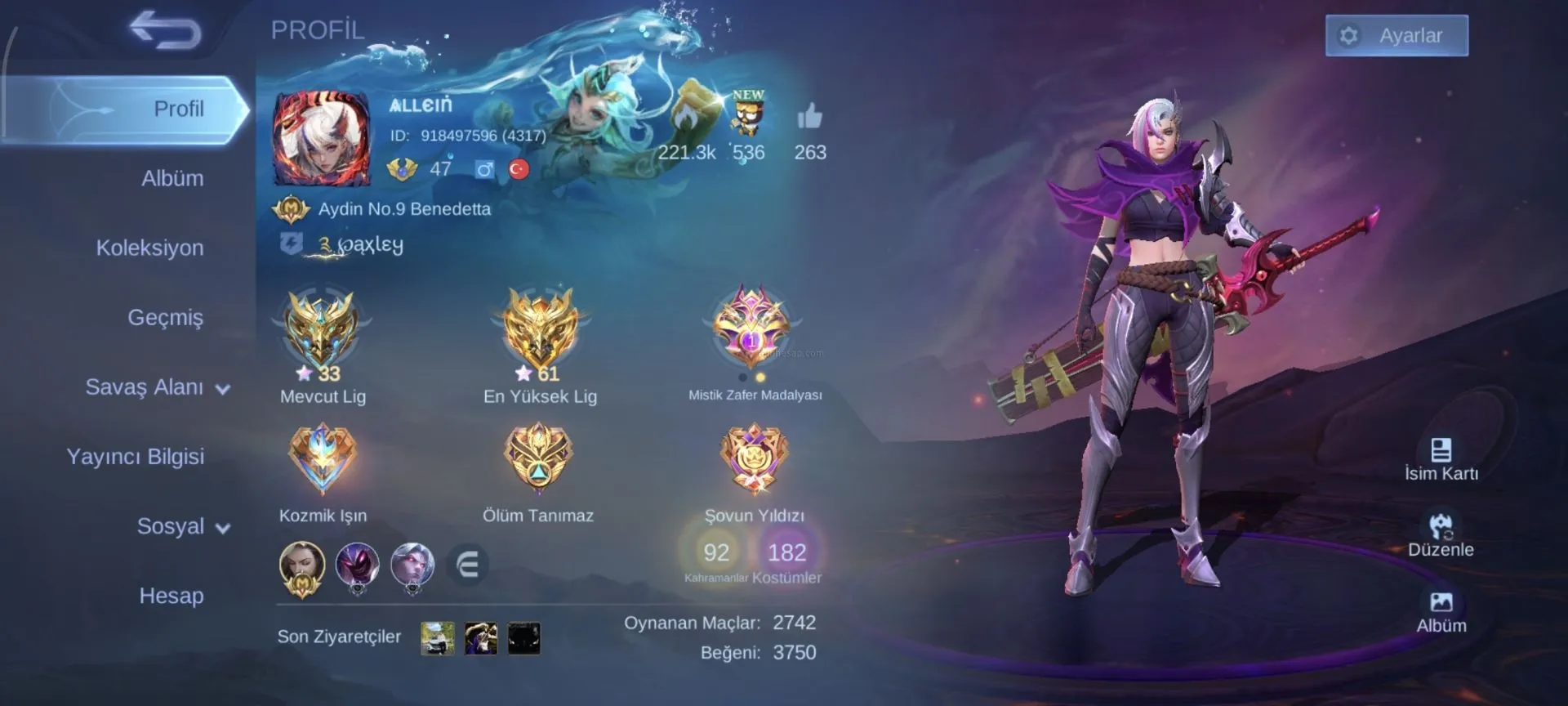Open the Kostümler count of 182

[786, 553]
